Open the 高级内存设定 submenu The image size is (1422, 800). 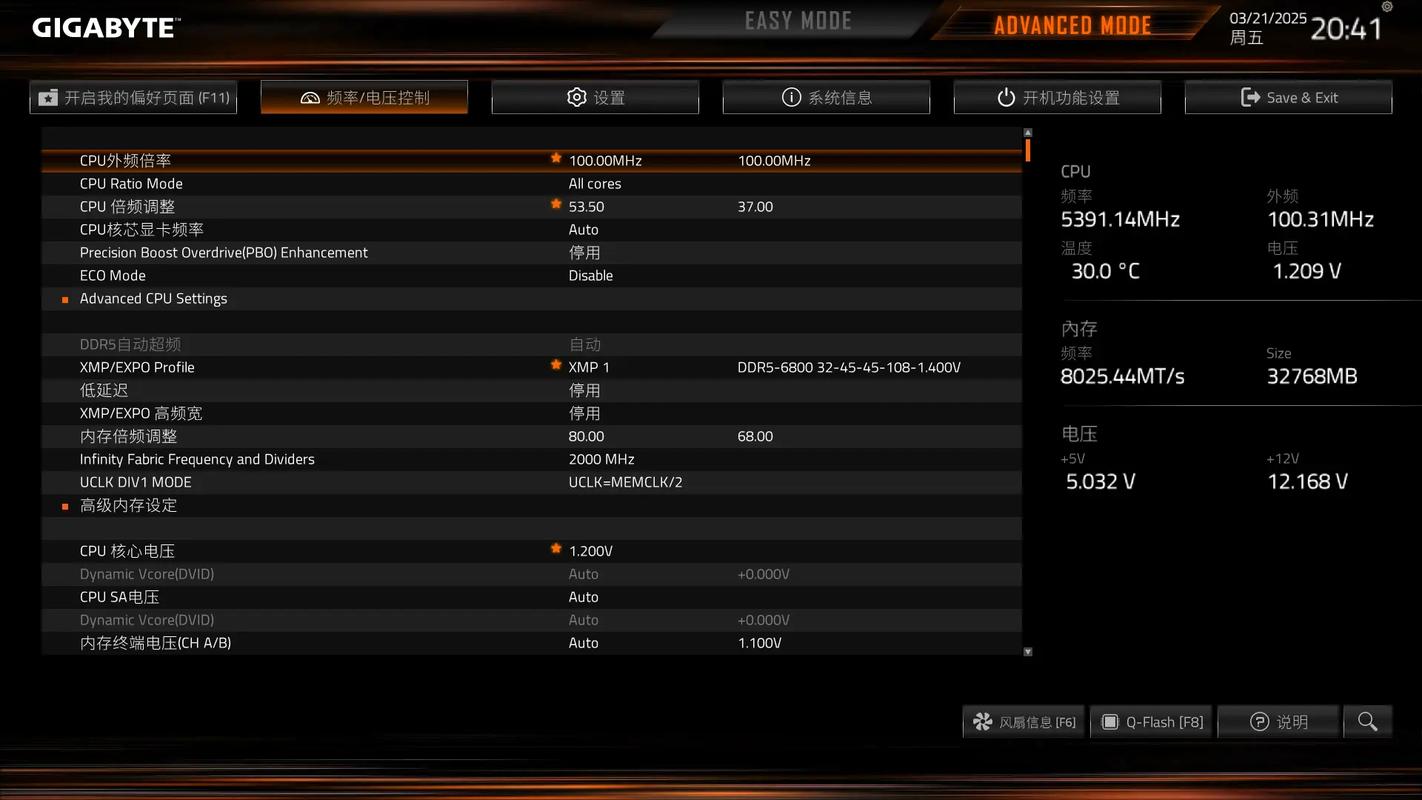[x=128, y=505]
